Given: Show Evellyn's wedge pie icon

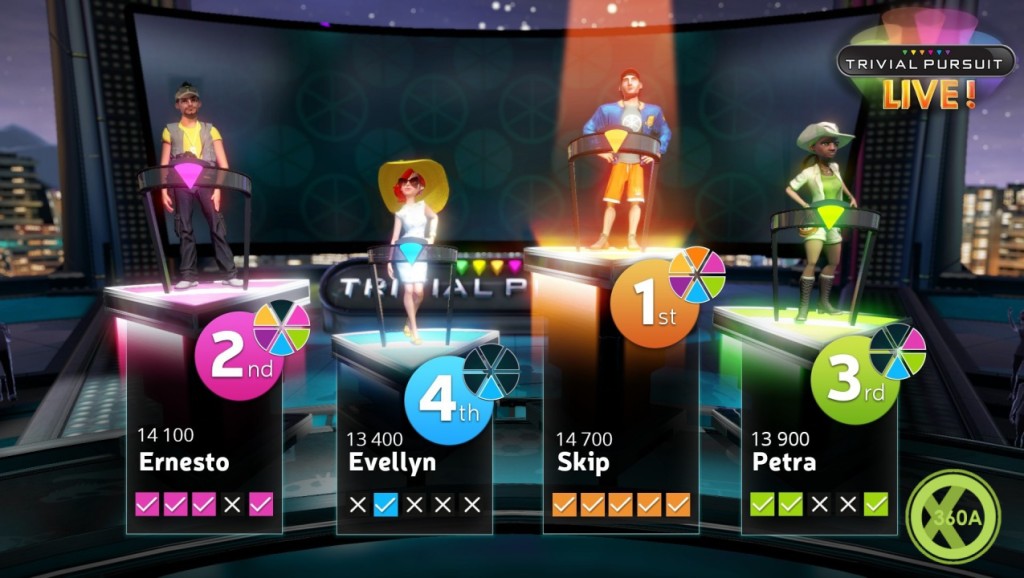Looking at the screenshot, I should [491, 371].
